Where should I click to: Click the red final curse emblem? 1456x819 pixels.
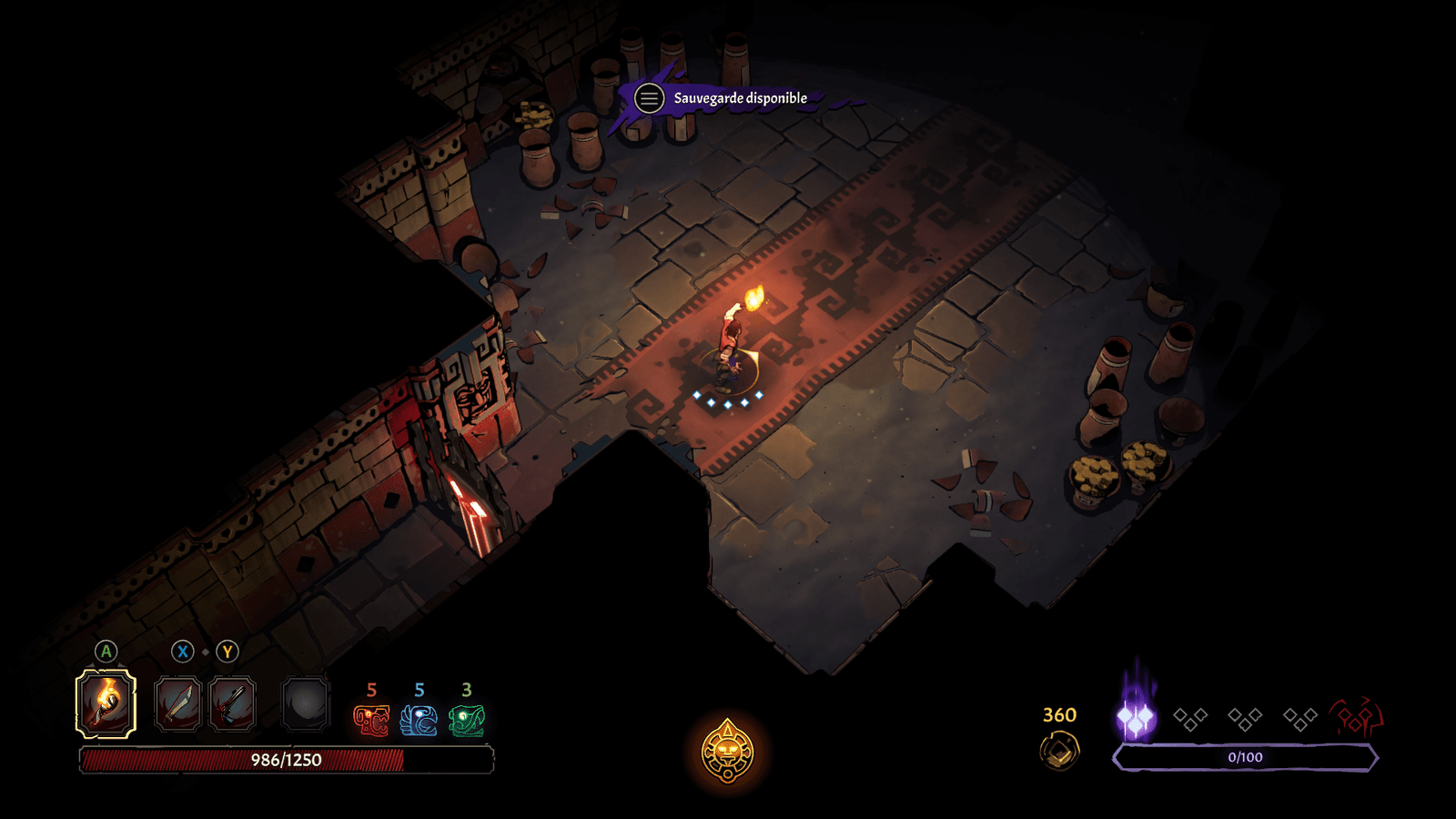[1356, 718]
